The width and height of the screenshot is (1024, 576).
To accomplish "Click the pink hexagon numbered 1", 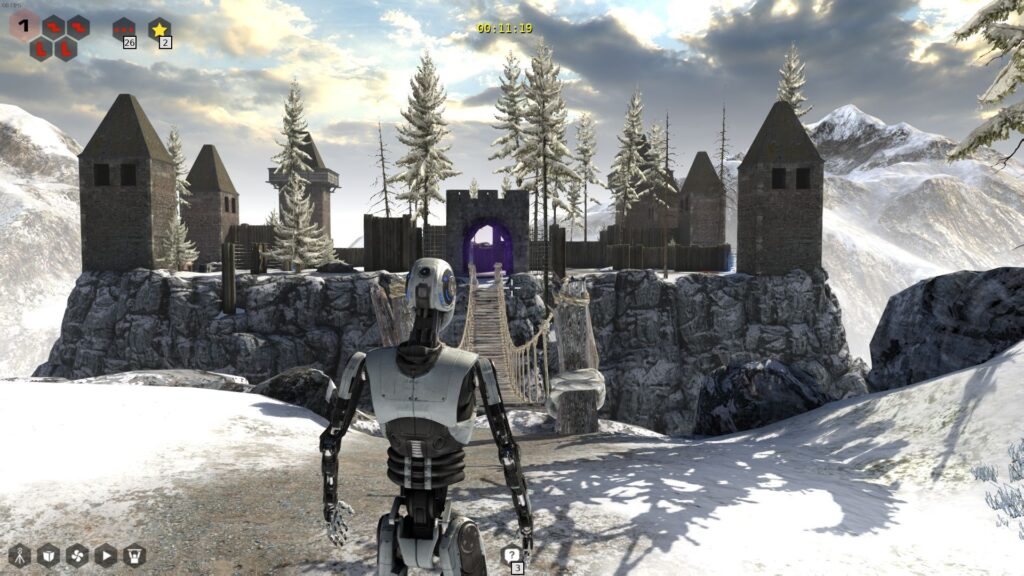I will 24,24.
